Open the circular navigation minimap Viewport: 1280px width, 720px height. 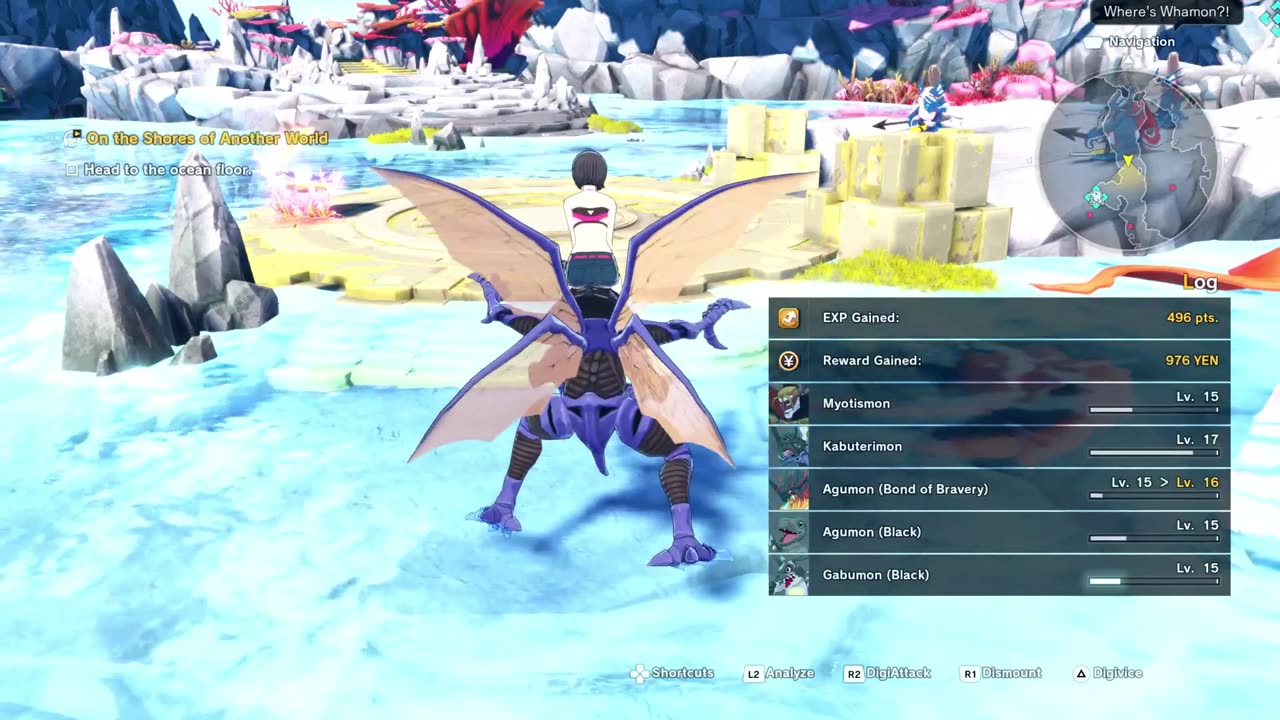(x=1128, y=160)
